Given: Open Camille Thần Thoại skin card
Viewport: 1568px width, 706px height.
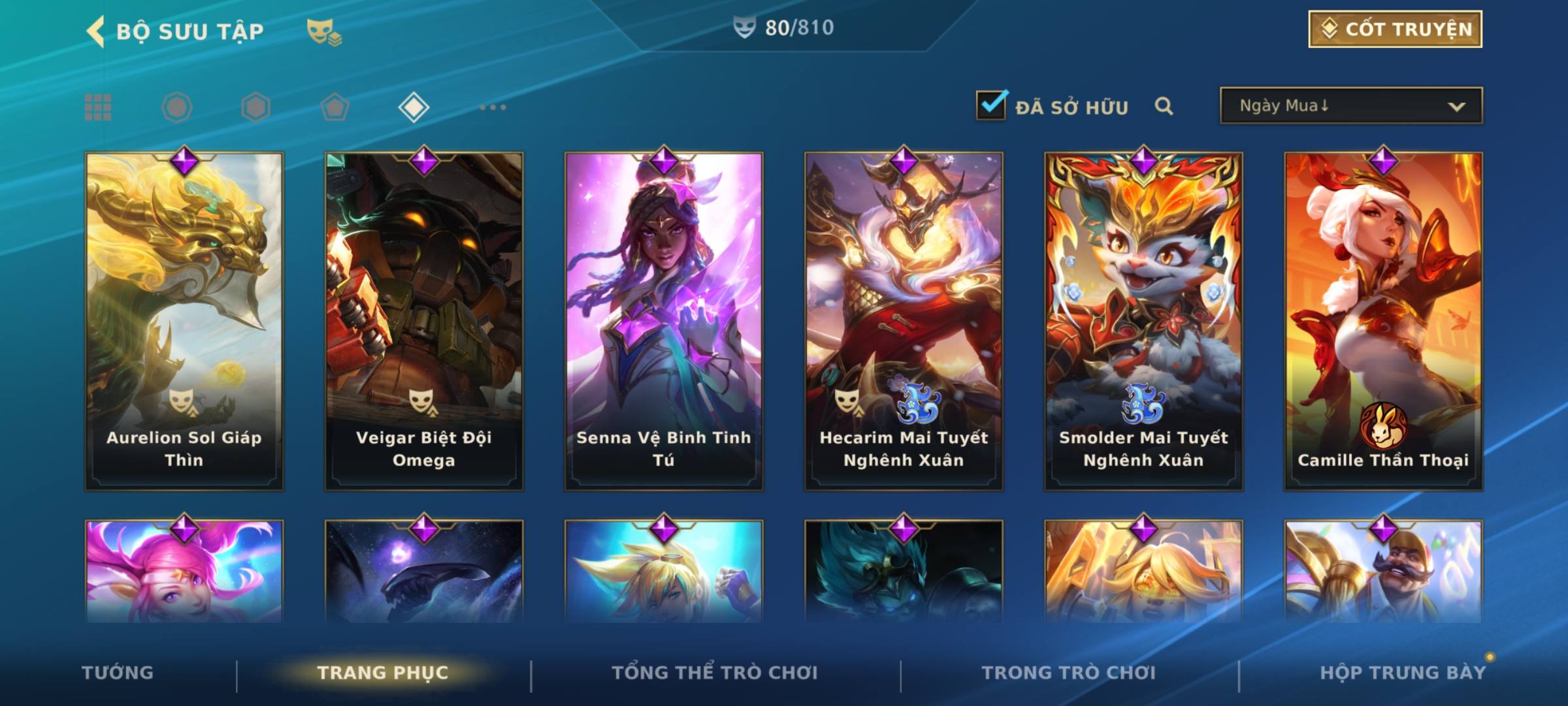Looking at the screenshot, I should pos(1383,320).
